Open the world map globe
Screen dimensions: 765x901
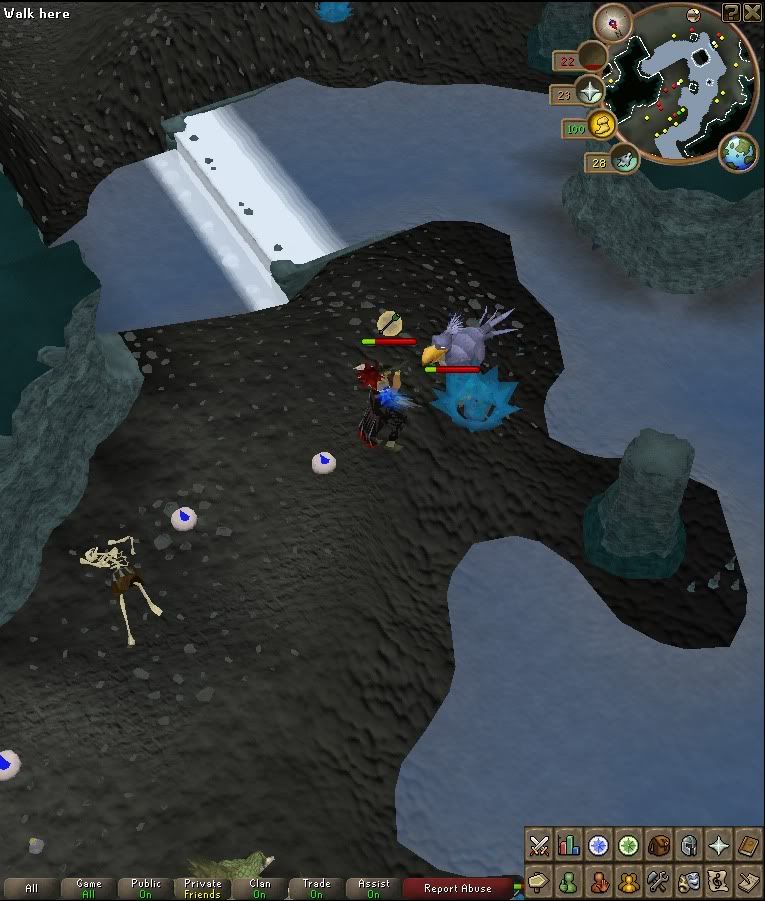tap(738, 152)
